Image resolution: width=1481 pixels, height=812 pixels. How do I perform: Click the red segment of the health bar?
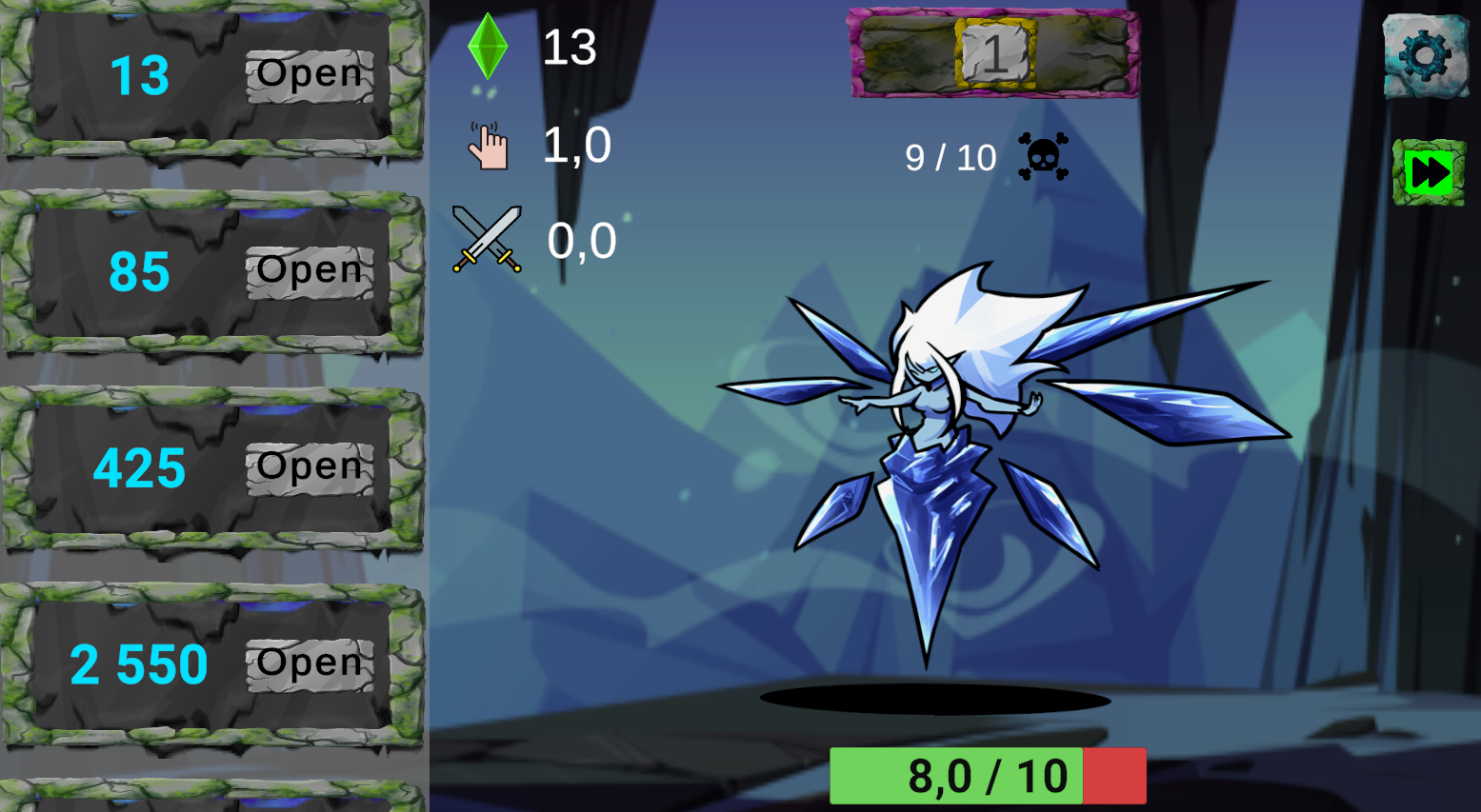point(1114,775)
